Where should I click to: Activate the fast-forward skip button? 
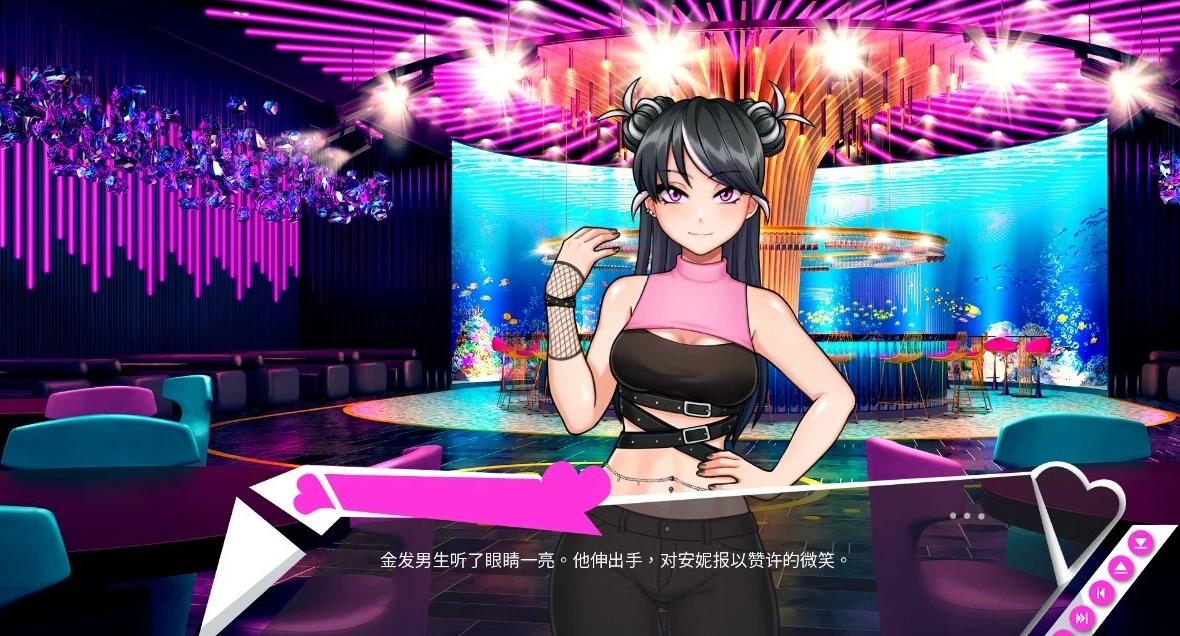pyautogui.click(x=1082, y=619)
